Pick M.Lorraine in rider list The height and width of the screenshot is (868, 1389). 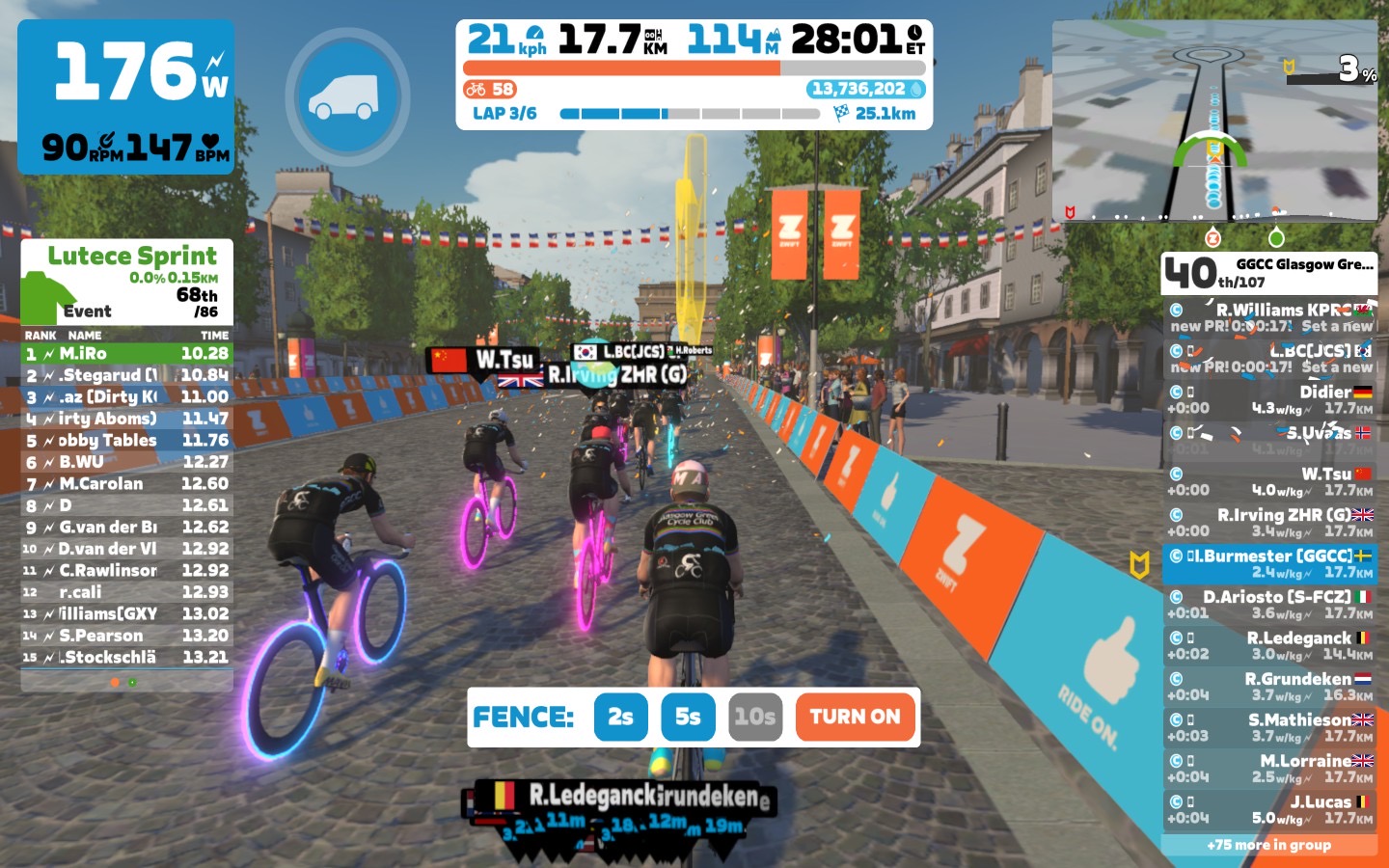[x=1269, y=769]
